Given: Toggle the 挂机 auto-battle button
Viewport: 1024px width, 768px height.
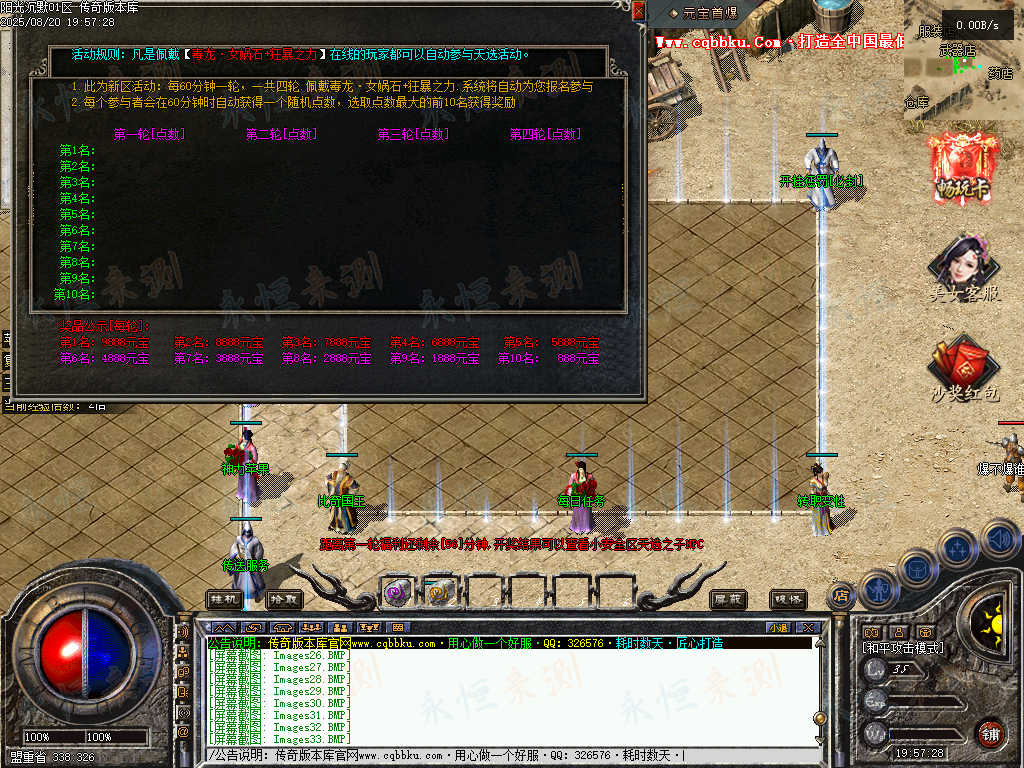Looking at the screenshot, I should point(224,599).
